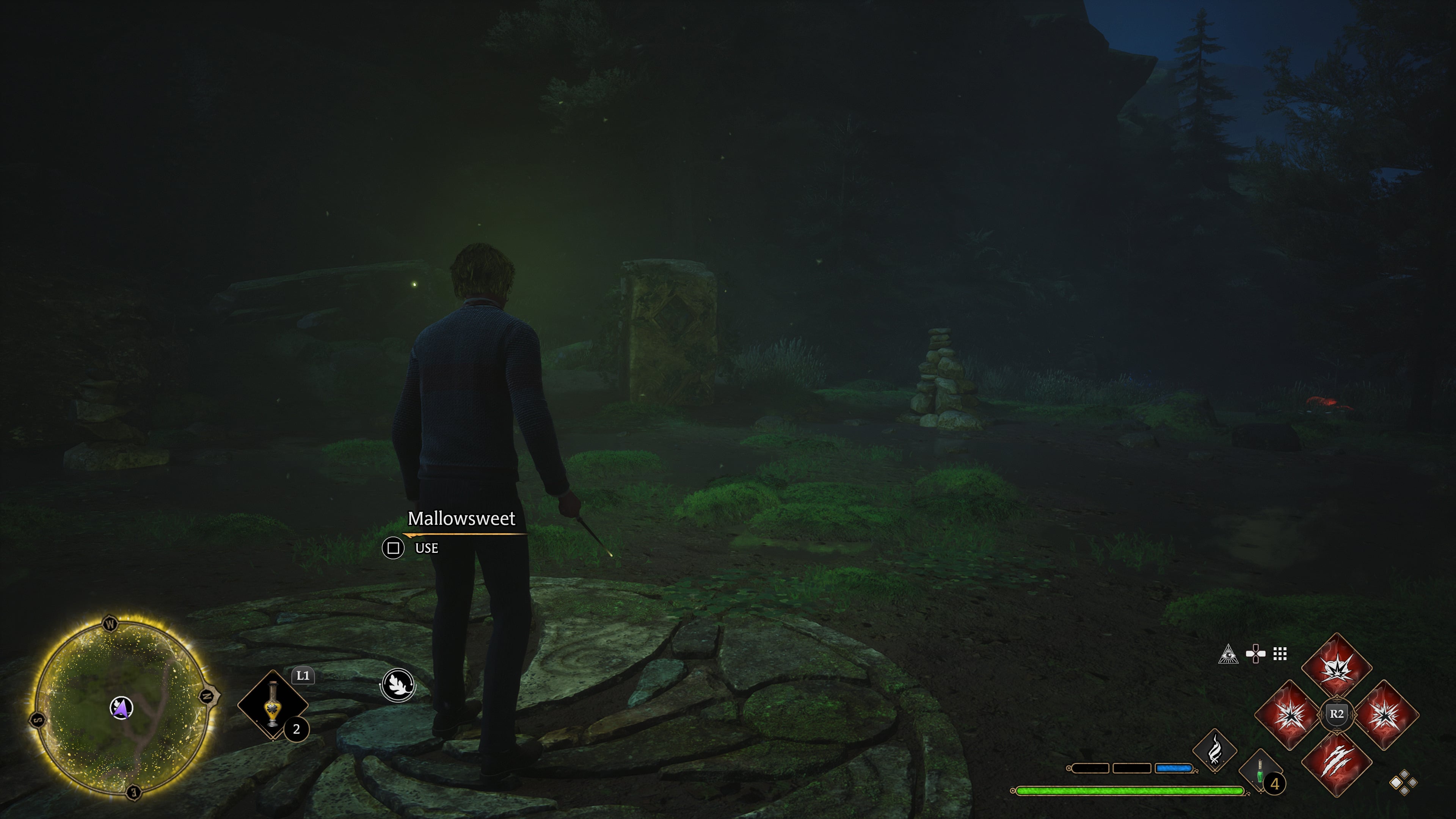Switch spell set via four-diamond selector
The image size is (1456, 819).
[1403, 782]
